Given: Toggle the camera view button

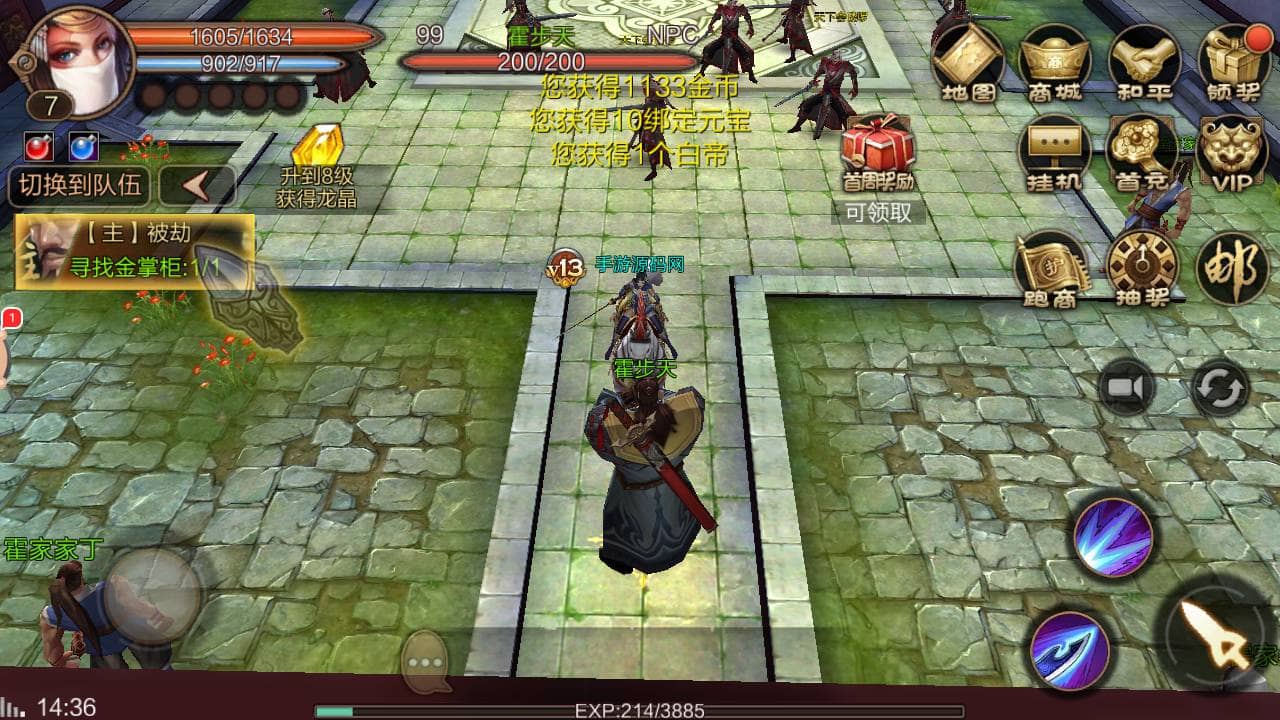Looking at the screenshot, I should point(1127,387).
